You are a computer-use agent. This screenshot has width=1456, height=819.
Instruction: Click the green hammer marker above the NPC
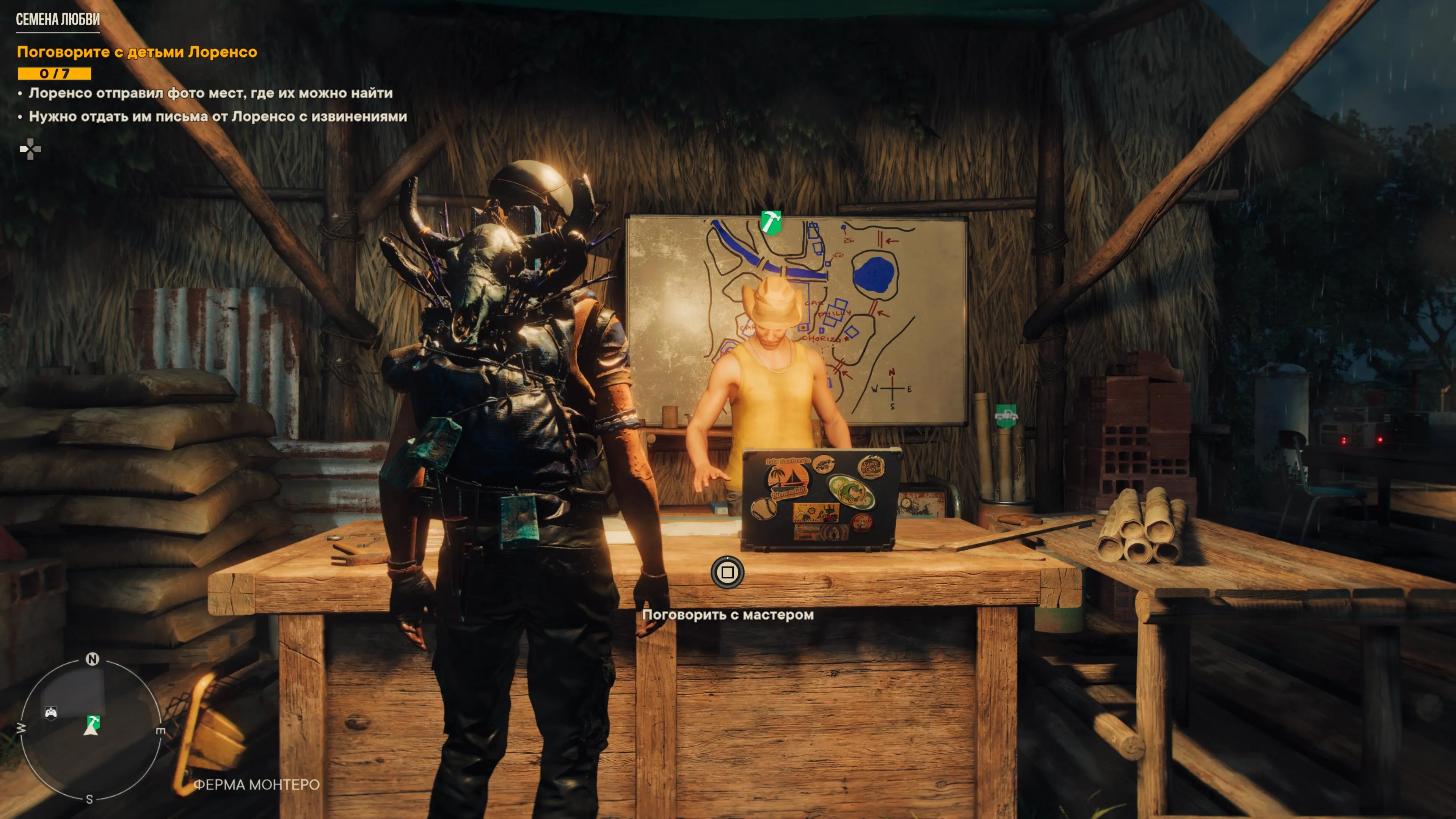770,221
